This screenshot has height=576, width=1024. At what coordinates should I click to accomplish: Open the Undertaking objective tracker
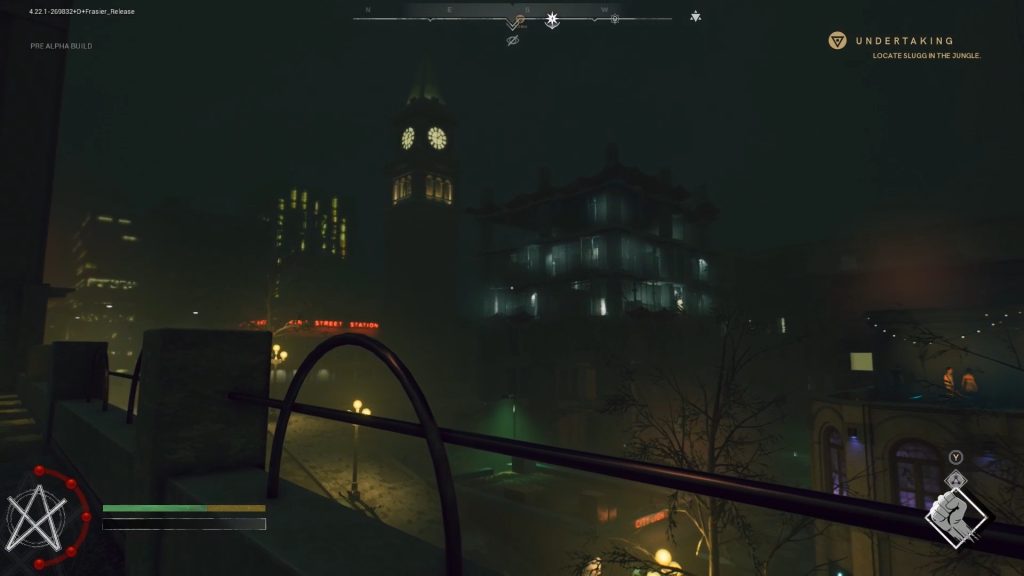904,41
